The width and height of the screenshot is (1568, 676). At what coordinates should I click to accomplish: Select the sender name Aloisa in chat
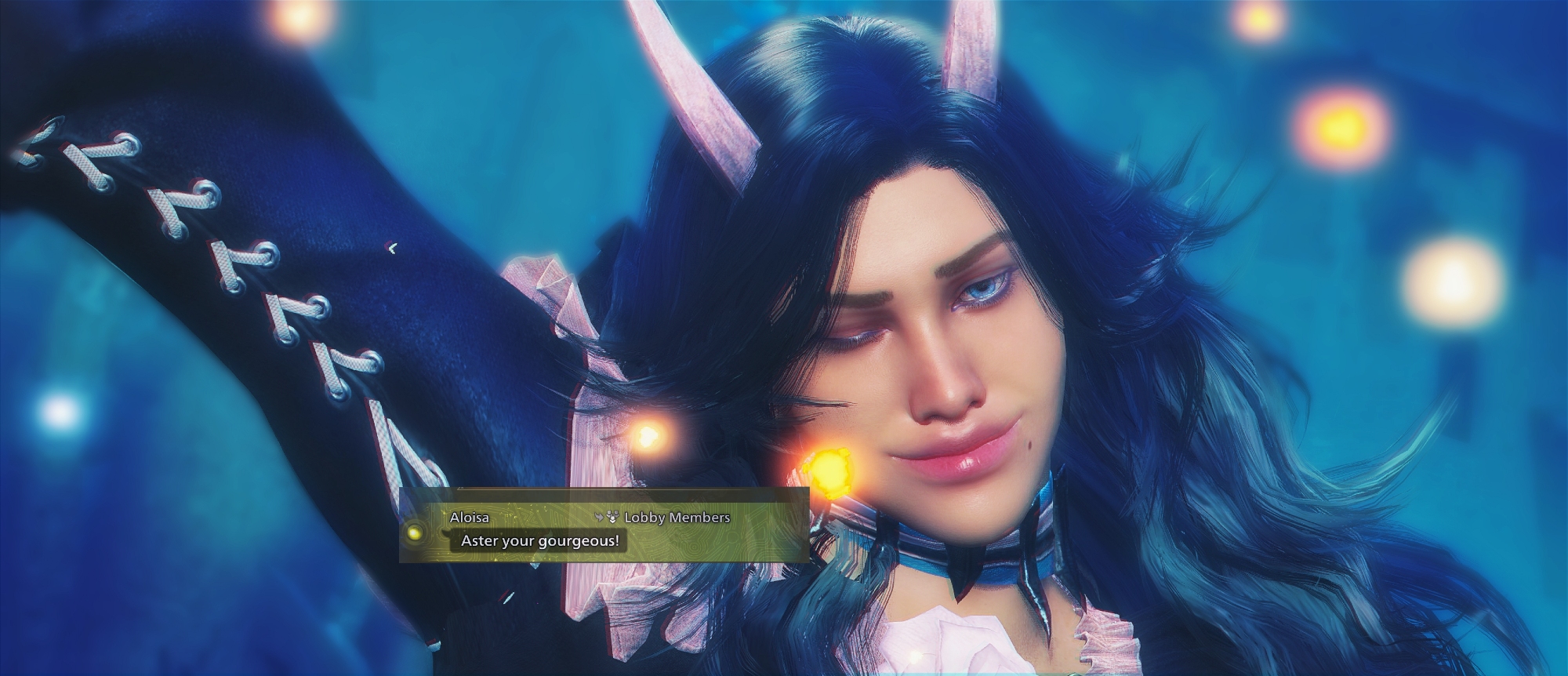[x=469, y=518]
